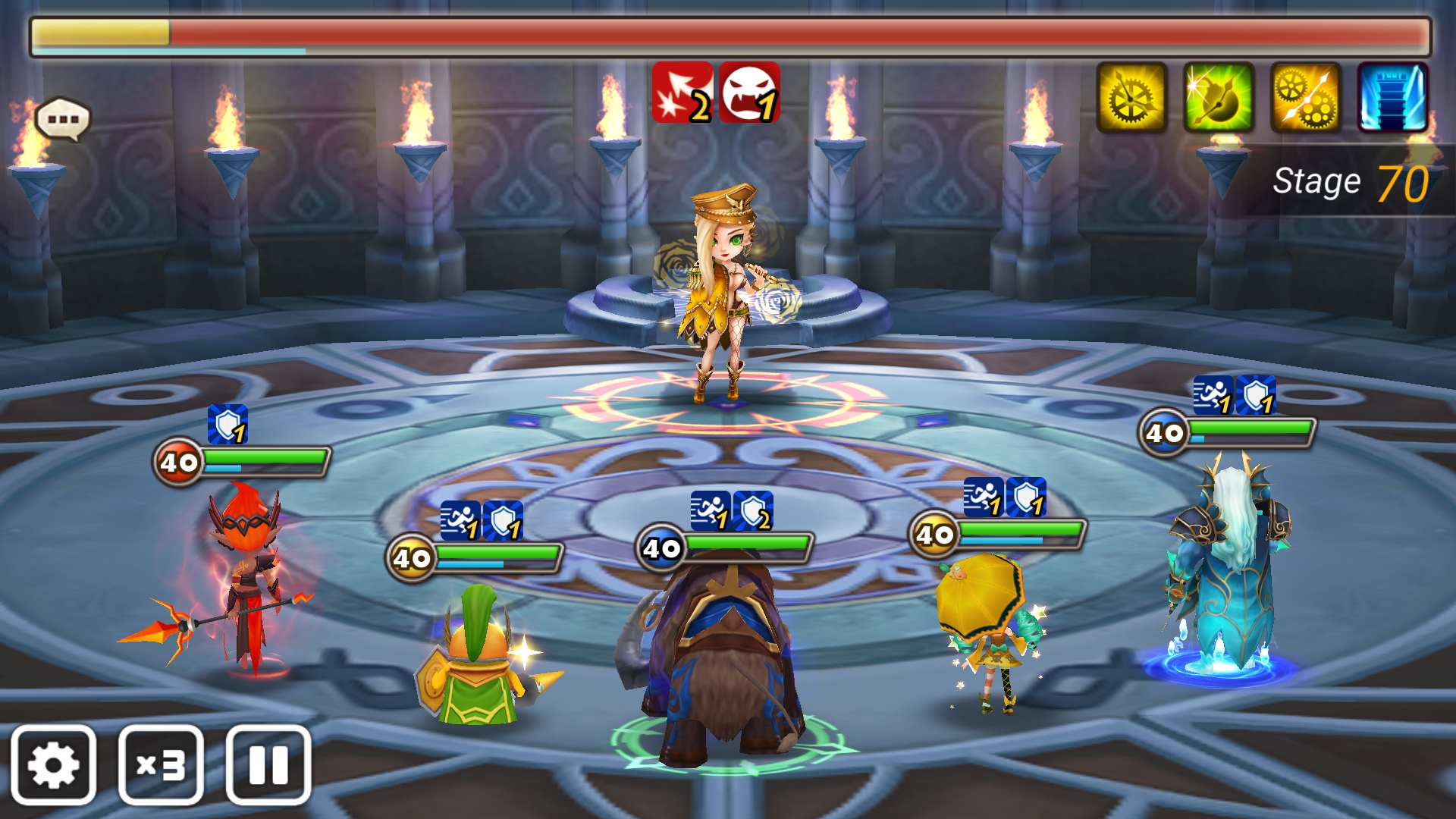
Task: Inspect the boss's angry face debuff icon
Action: 749,93
